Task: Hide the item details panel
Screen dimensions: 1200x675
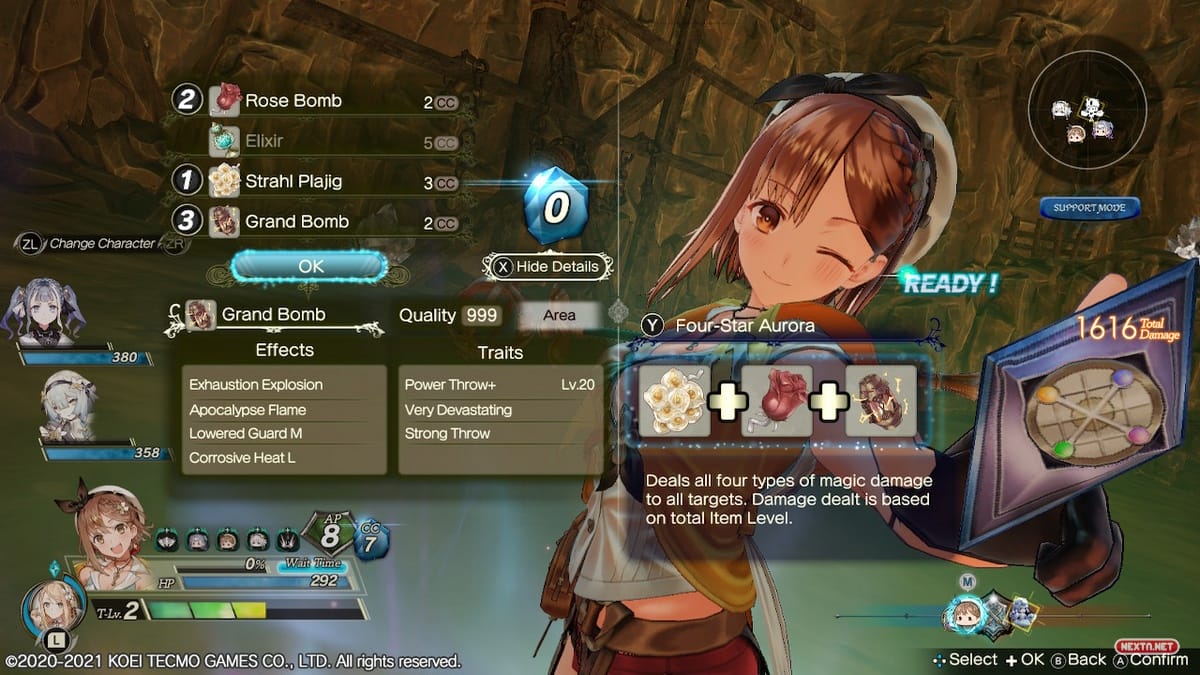Action: 548,267
